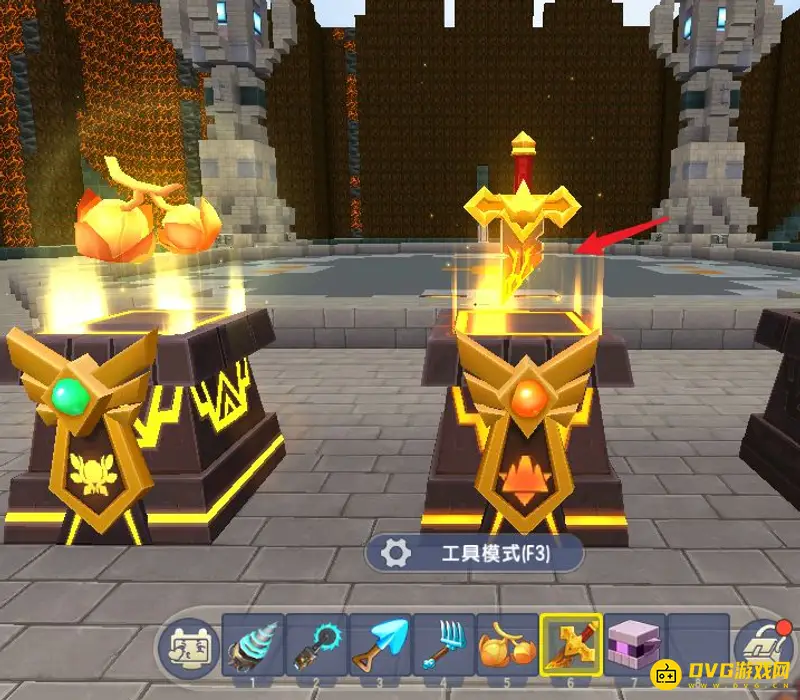The height and width of the screenshot is (700, 800).
Task: Open the face icon left of hotbar
Action: [189, 647]
